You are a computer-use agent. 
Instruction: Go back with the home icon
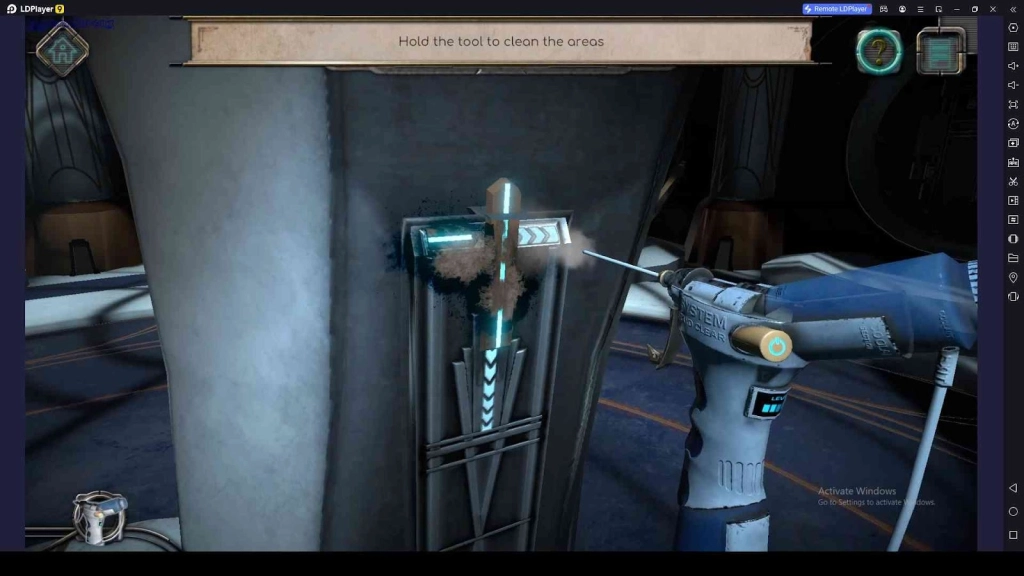[62, 50]
